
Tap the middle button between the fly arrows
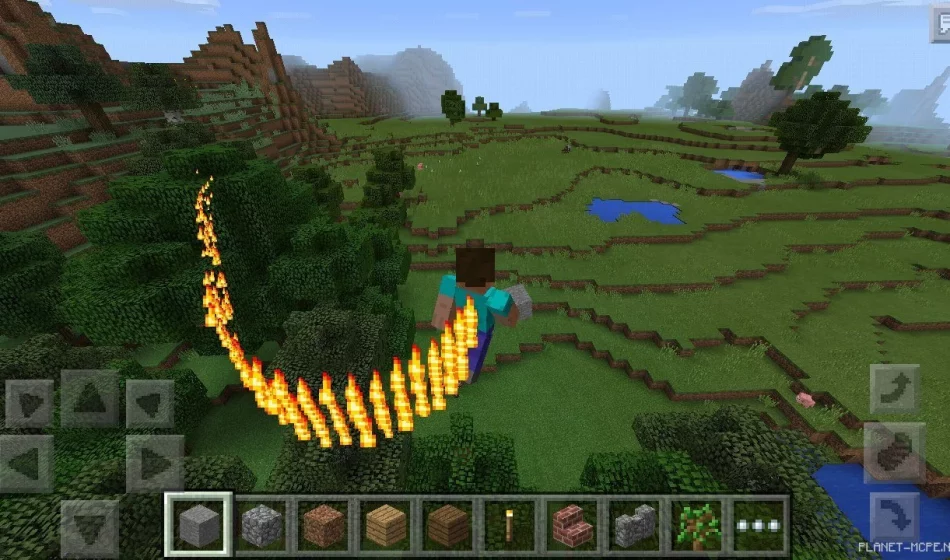pos(894,453)
